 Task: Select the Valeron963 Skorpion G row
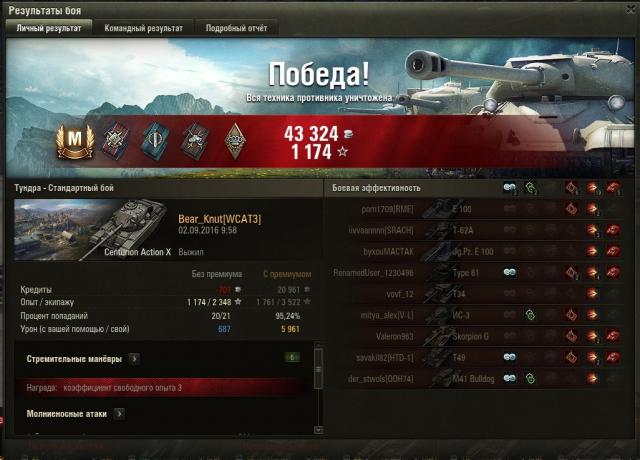pyautogui.click(x=470, y=336)
